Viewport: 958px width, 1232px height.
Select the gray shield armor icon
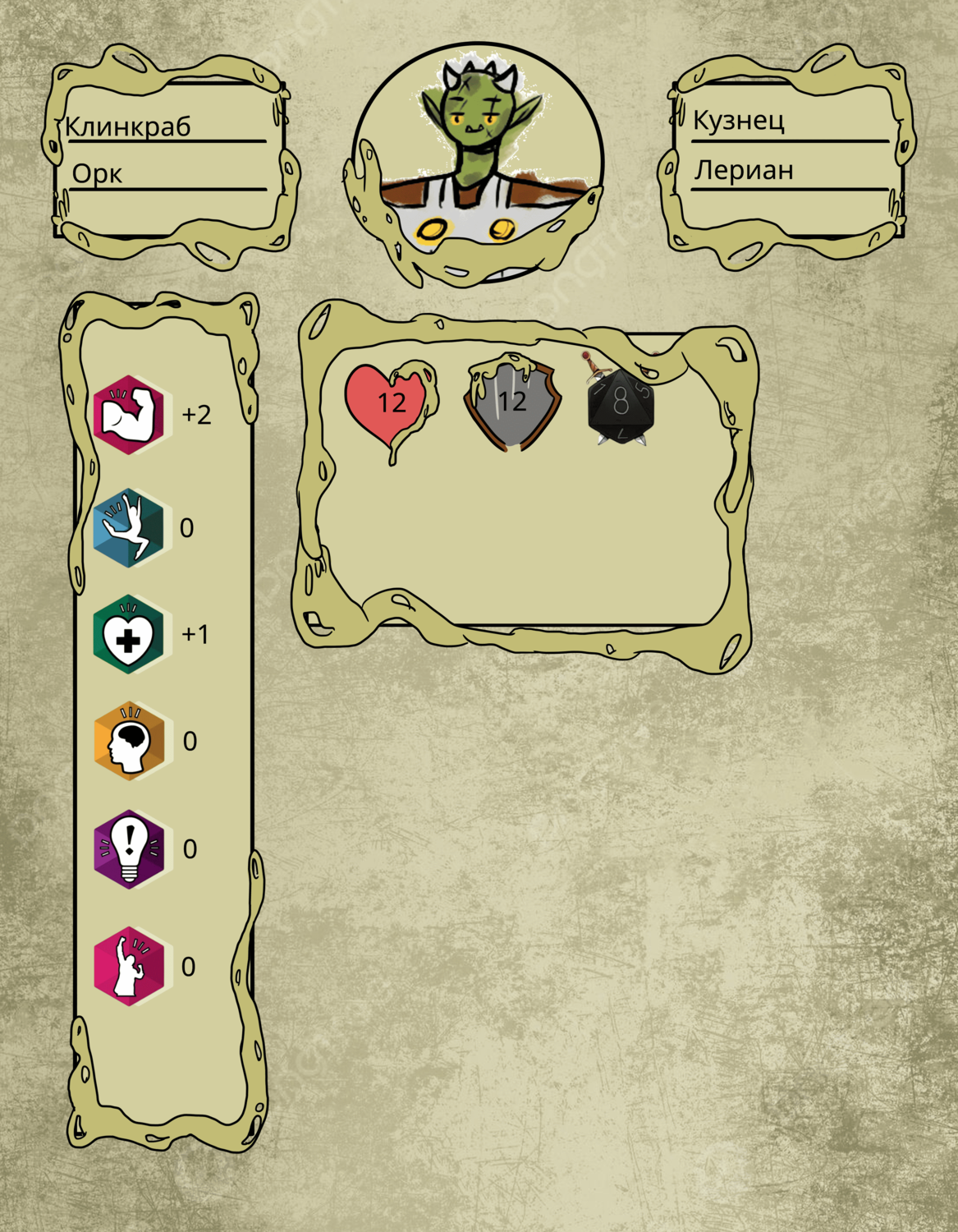512,402
